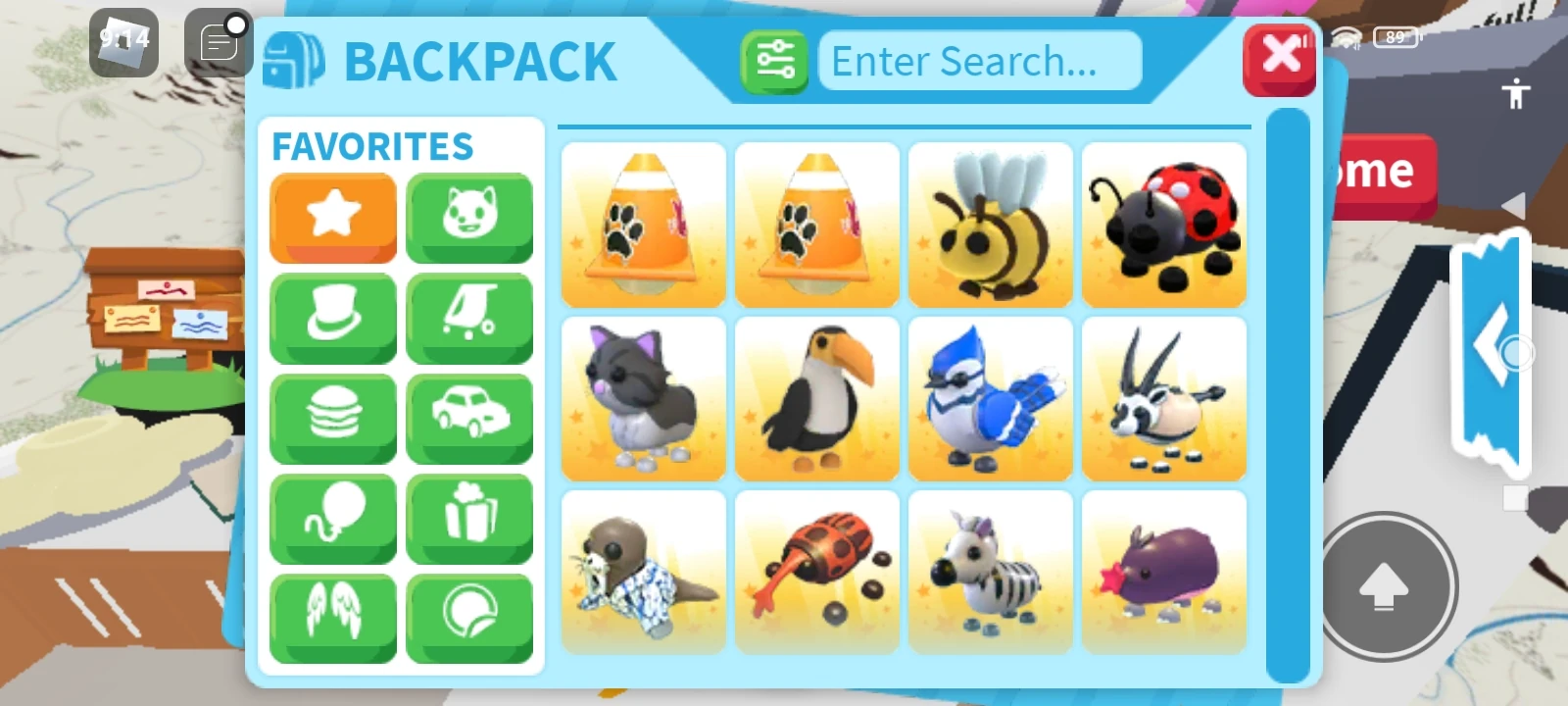The image size is (1568, 706).
Task: Select the Blue Jay pet
Action: [x=990, y=398]
